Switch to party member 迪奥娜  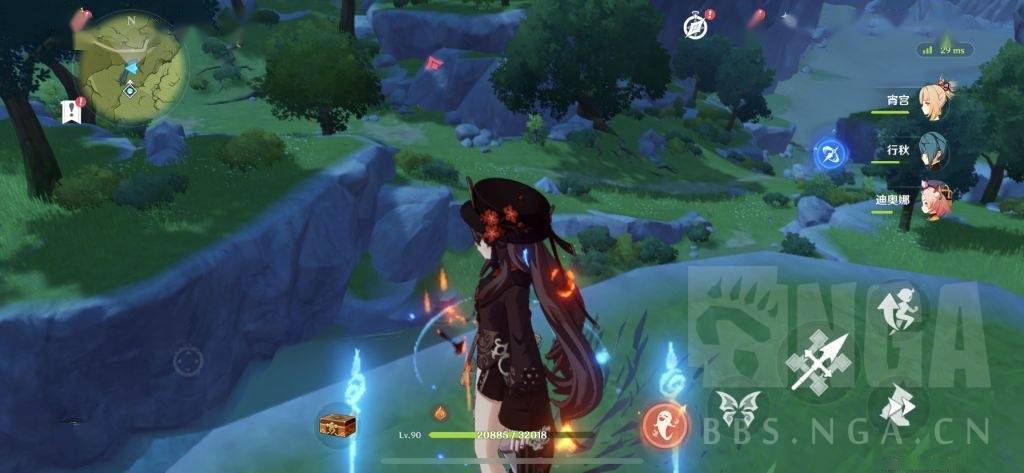[x=936, y=199]
